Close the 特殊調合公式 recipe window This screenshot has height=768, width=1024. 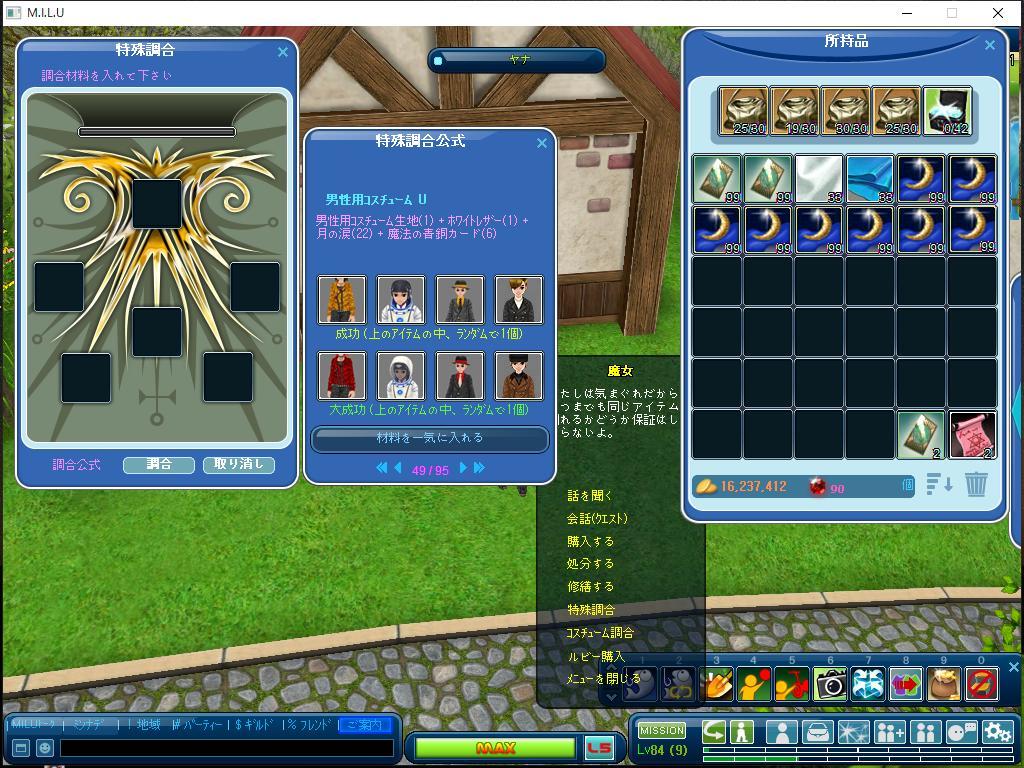pos(542,143)
